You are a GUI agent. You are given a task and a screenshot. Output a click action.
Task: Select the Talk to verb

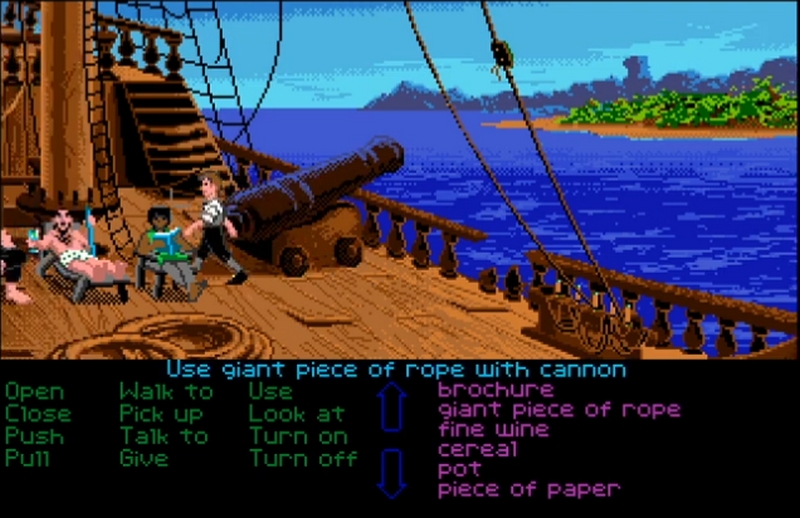coord(164,436)
